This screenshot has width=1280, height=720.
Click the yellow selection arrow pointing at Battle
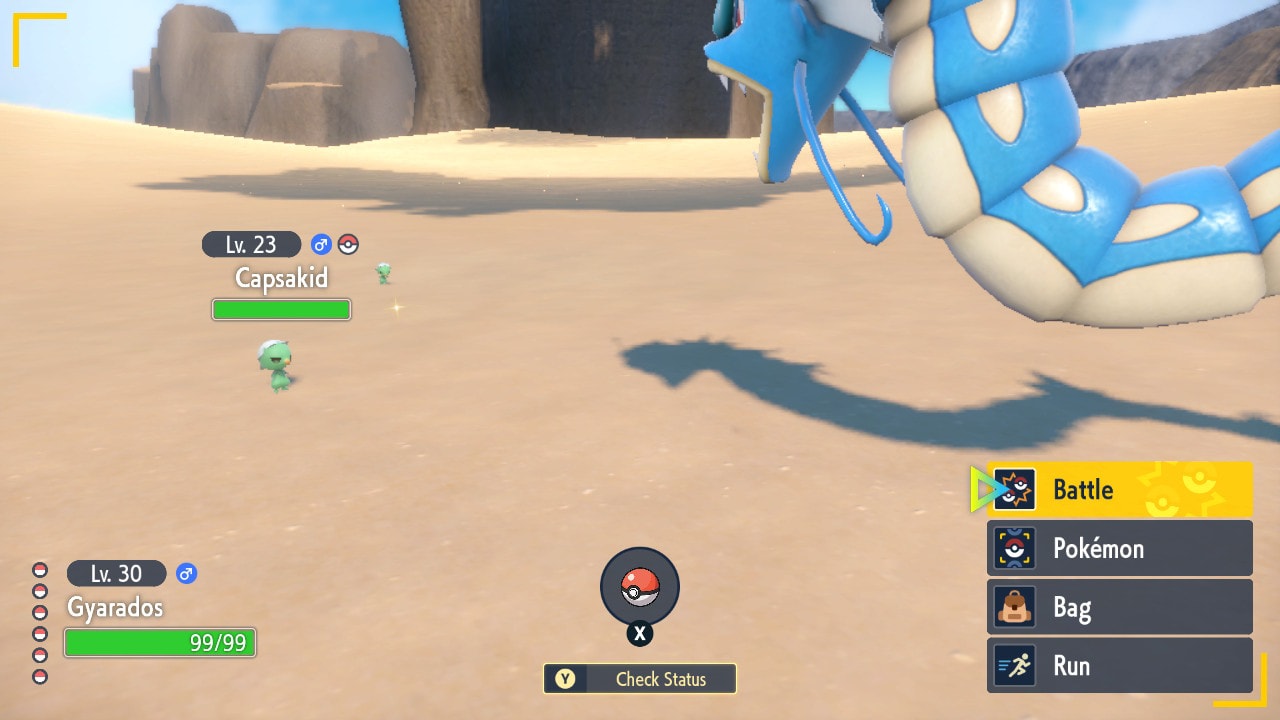pyautogui.click(x=984, y=489)
